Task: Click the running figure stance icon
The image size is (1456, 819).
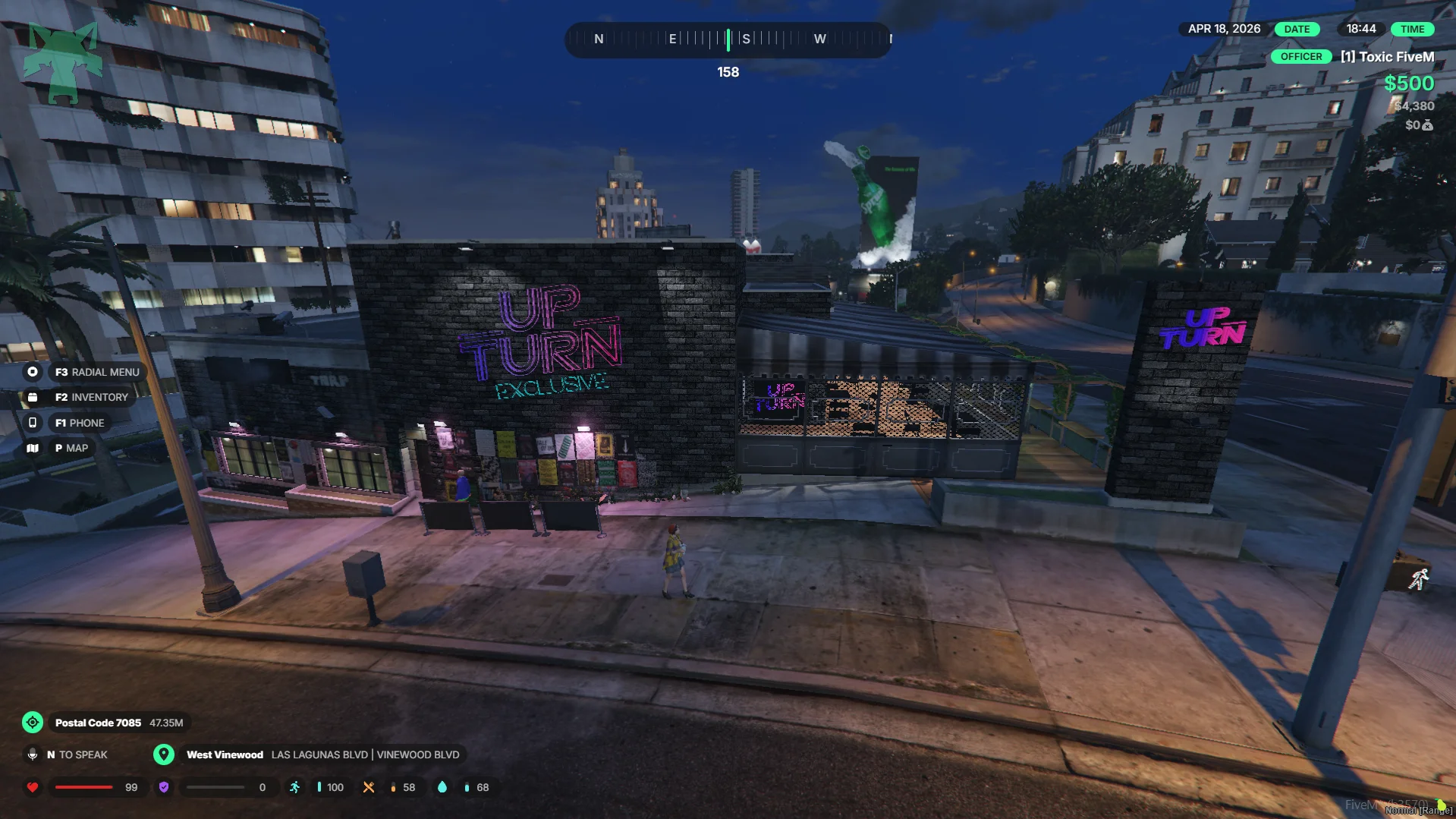Action: pos(1419,580)
